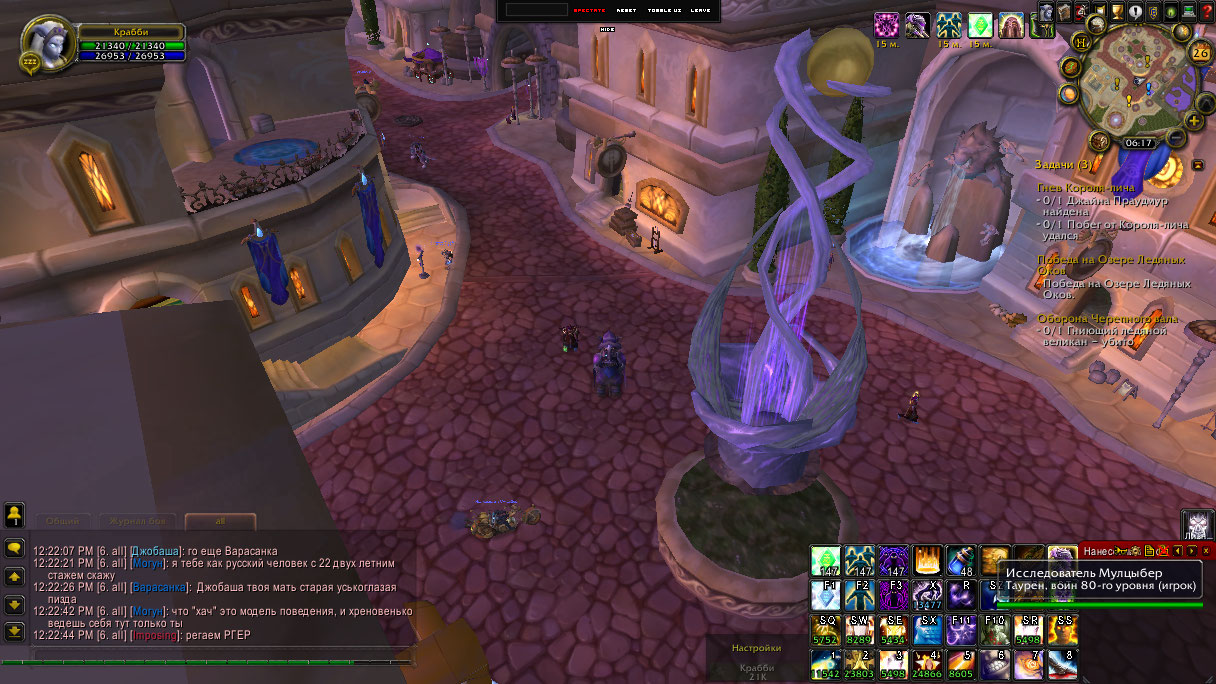Open the red question mark help button

(x=1207, y=12)
